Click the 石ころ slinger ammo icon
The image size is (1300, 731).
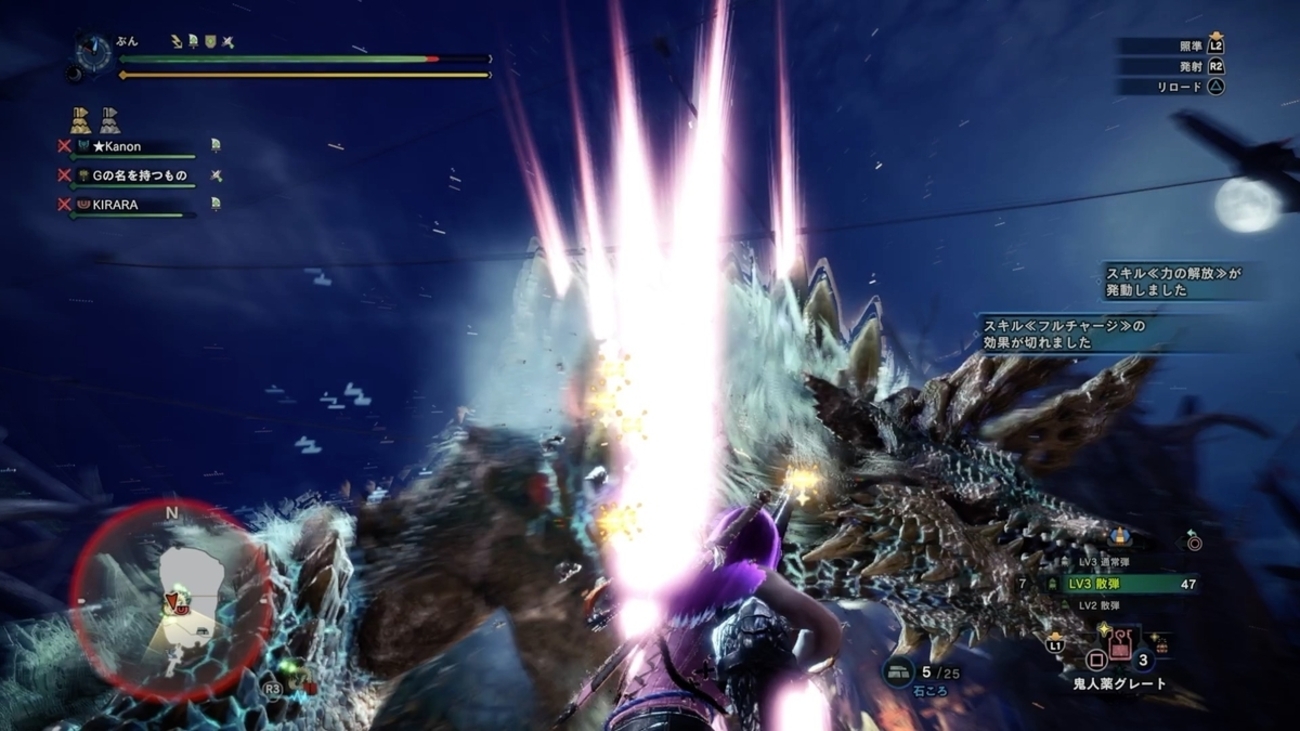point(900,672)
